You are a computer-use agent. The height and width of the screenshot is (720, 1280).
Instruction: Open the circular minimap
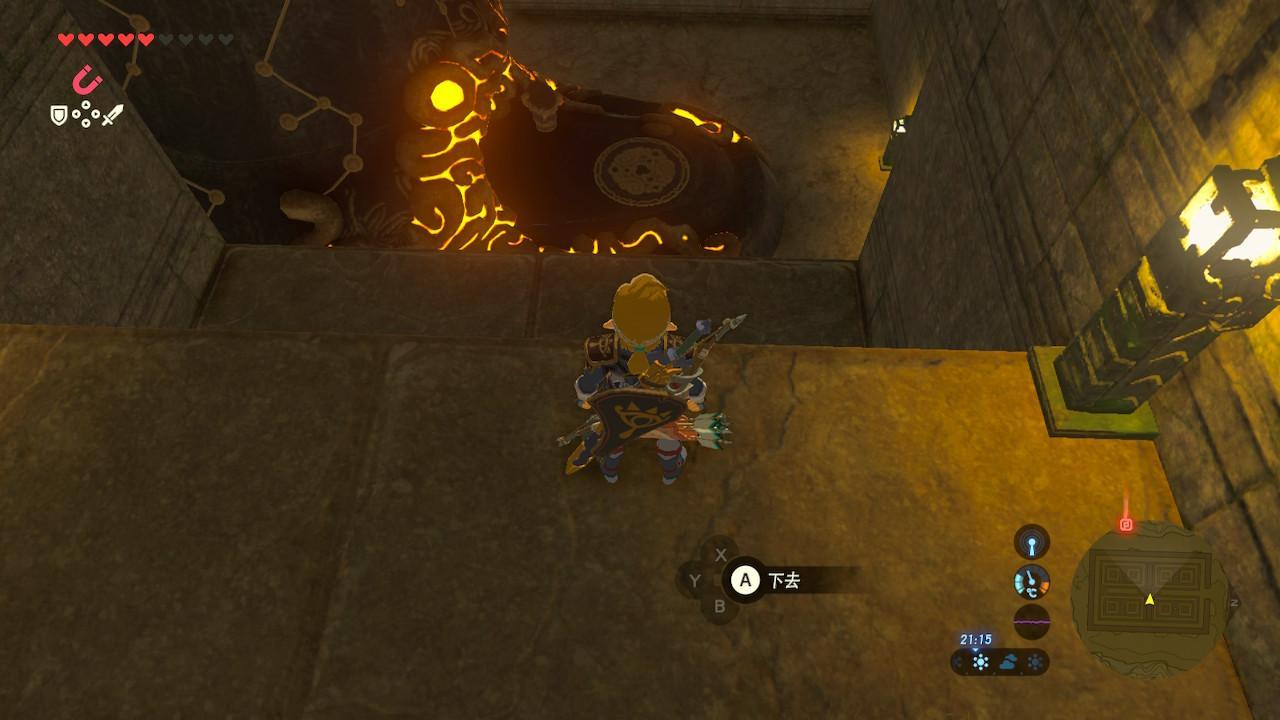(x=1149, y=598)
